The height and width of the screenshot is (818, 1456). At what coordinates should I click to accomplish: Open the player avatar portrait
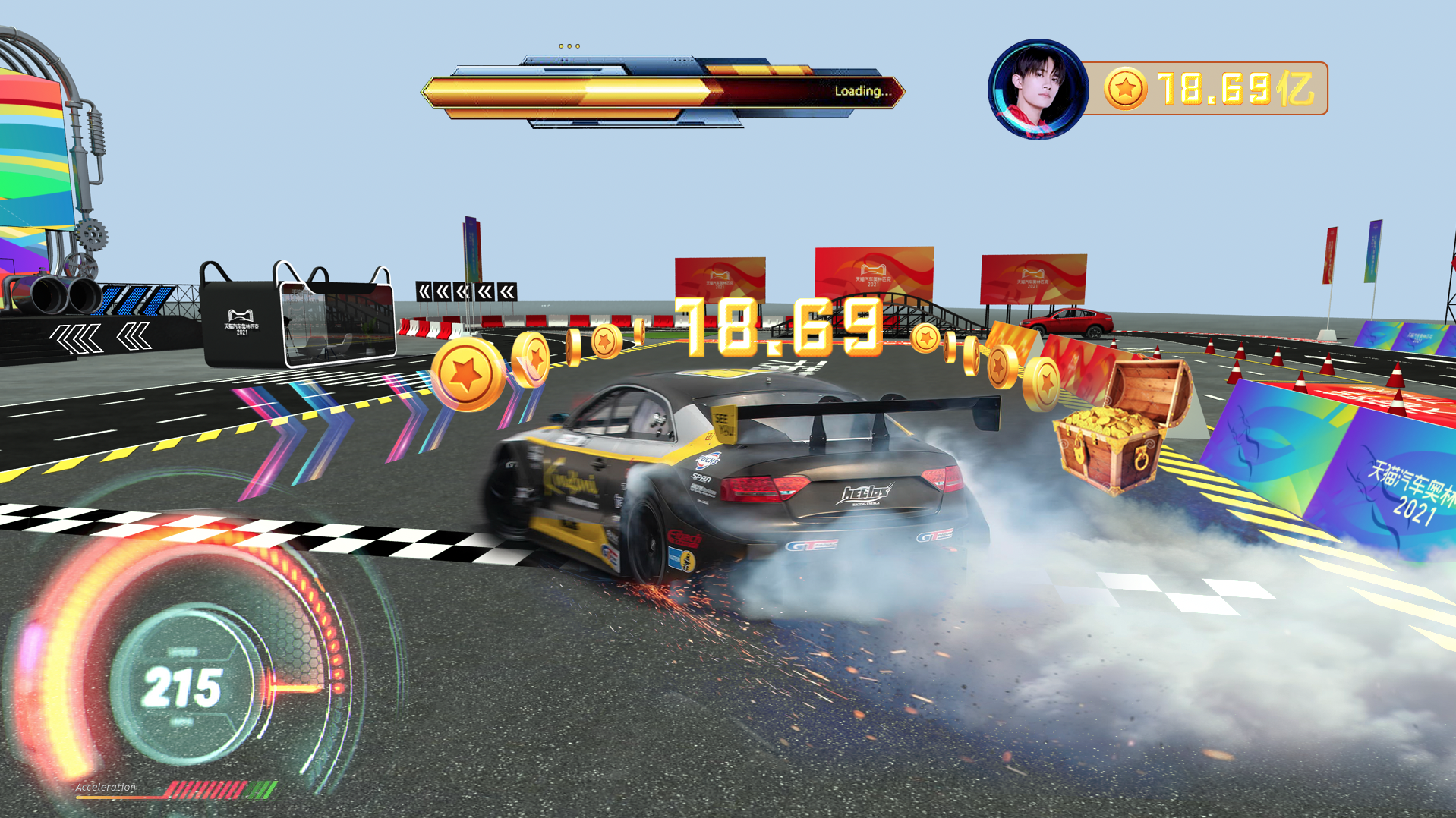pos(1037,89)
